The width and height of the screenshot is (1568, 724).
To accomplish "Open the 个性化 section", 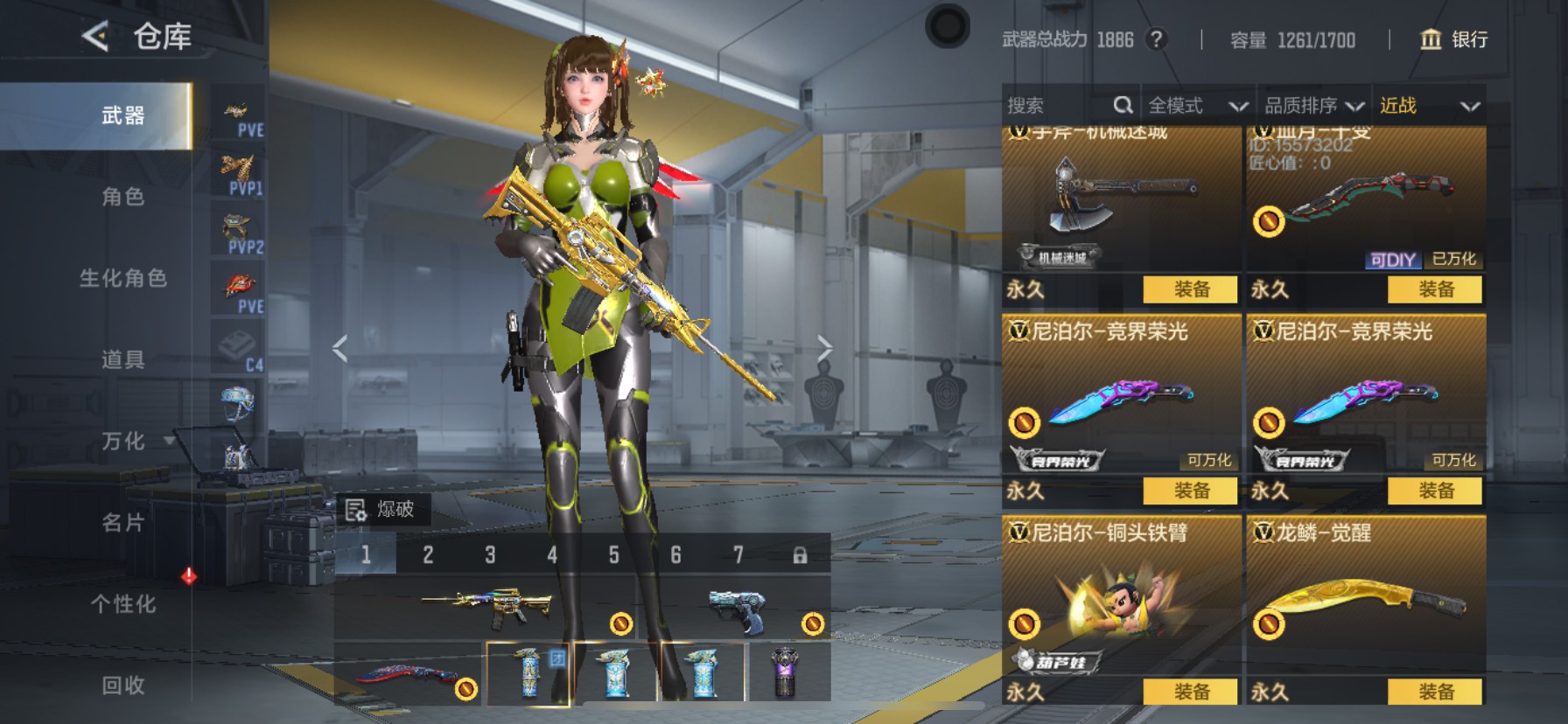I will click(123, 603).
